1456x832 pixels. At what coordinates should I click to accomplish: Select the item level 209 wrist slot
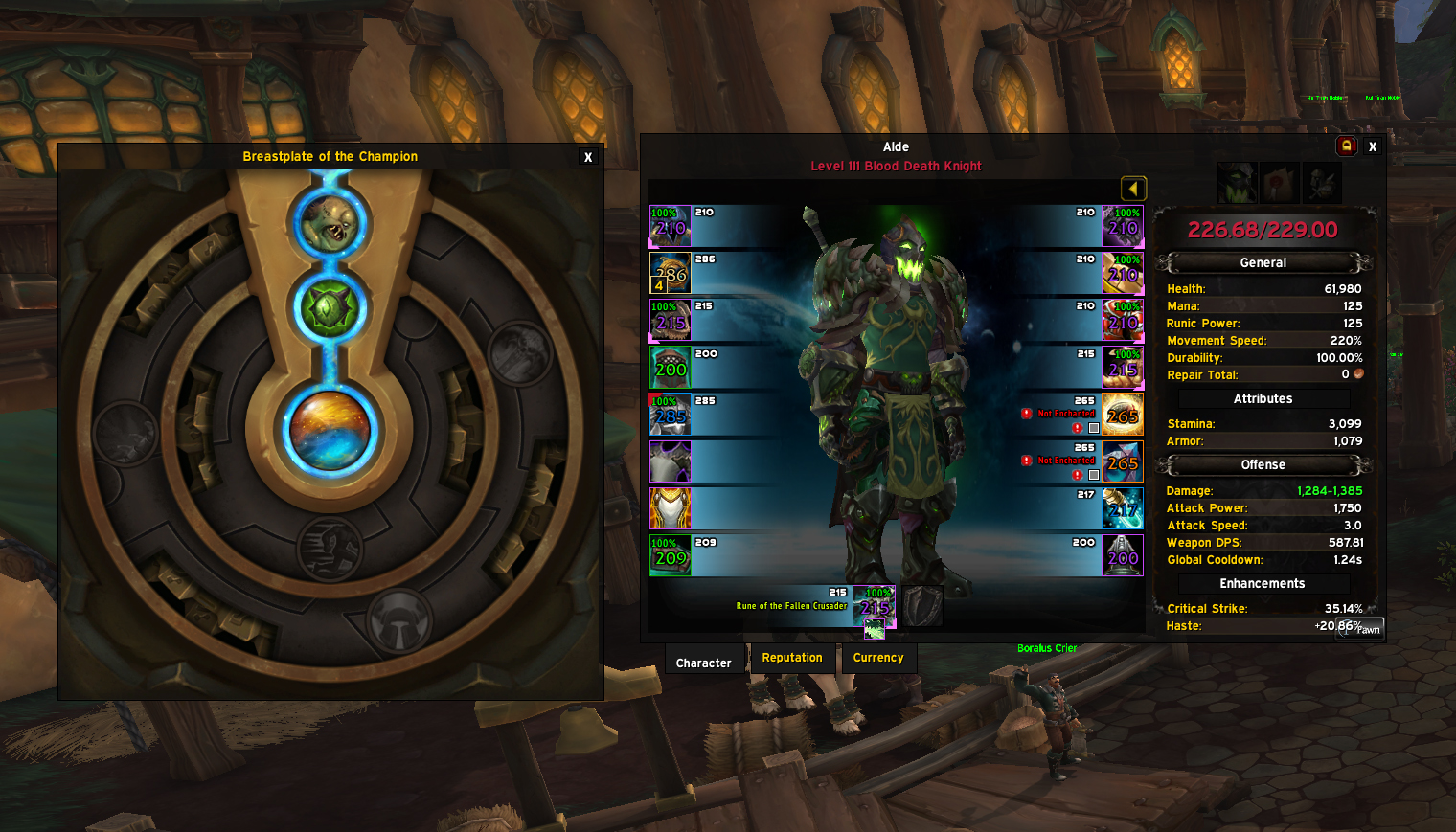(x=671, y=556)
